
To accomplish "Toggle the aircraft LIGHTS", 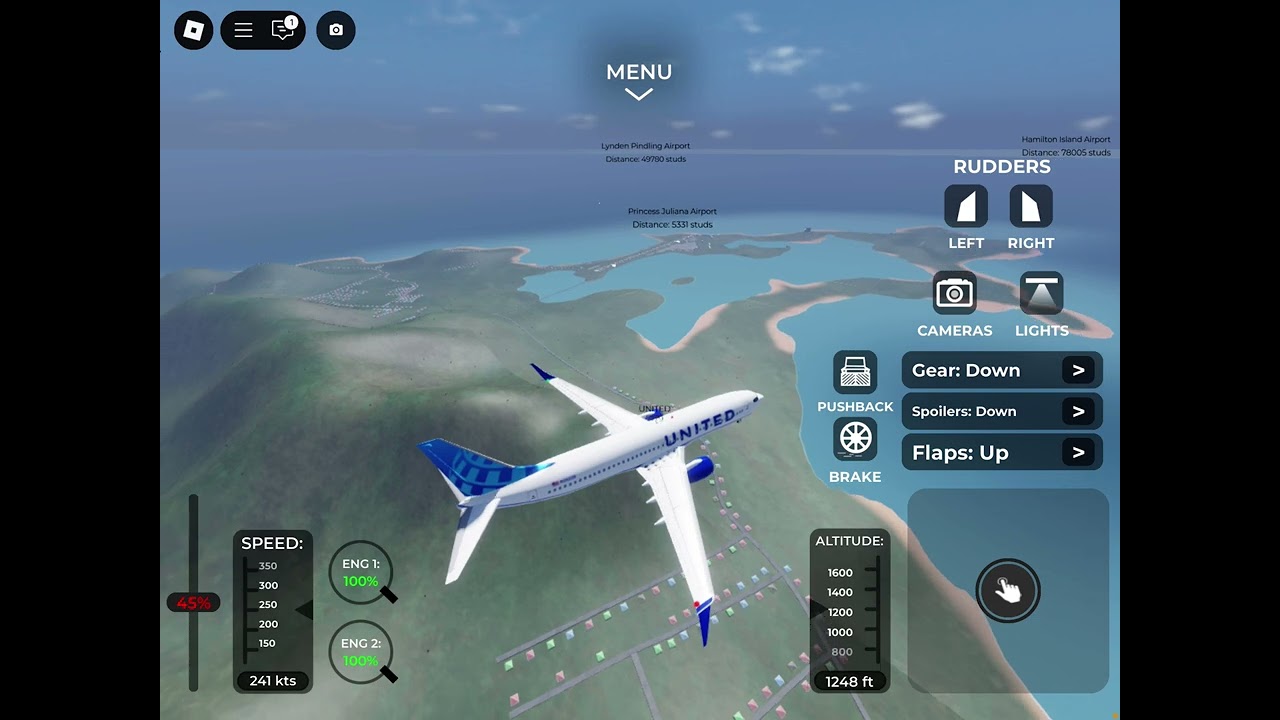I will [1041, 294].
